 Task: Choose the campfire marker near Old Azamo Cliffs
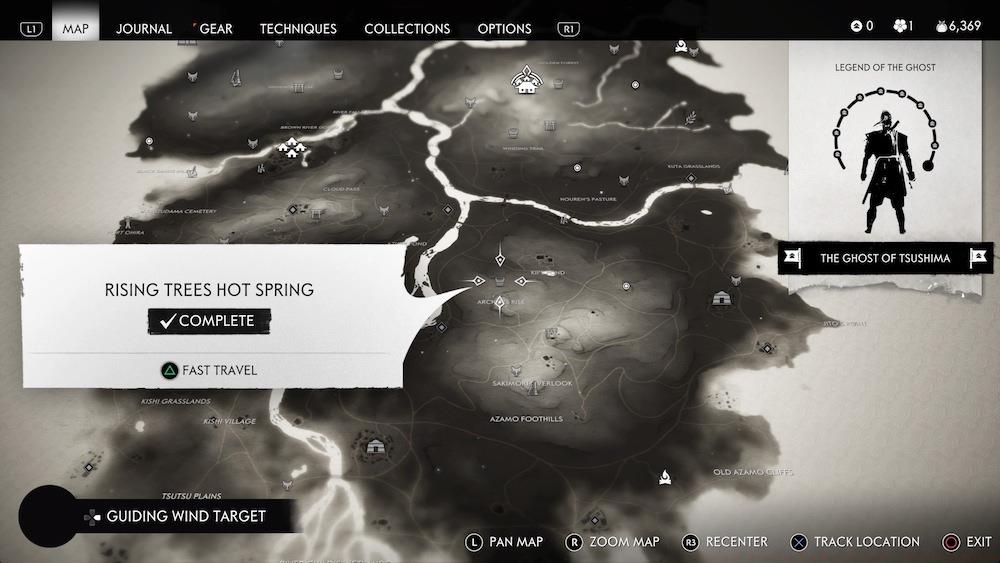click(x=664, y=477)
